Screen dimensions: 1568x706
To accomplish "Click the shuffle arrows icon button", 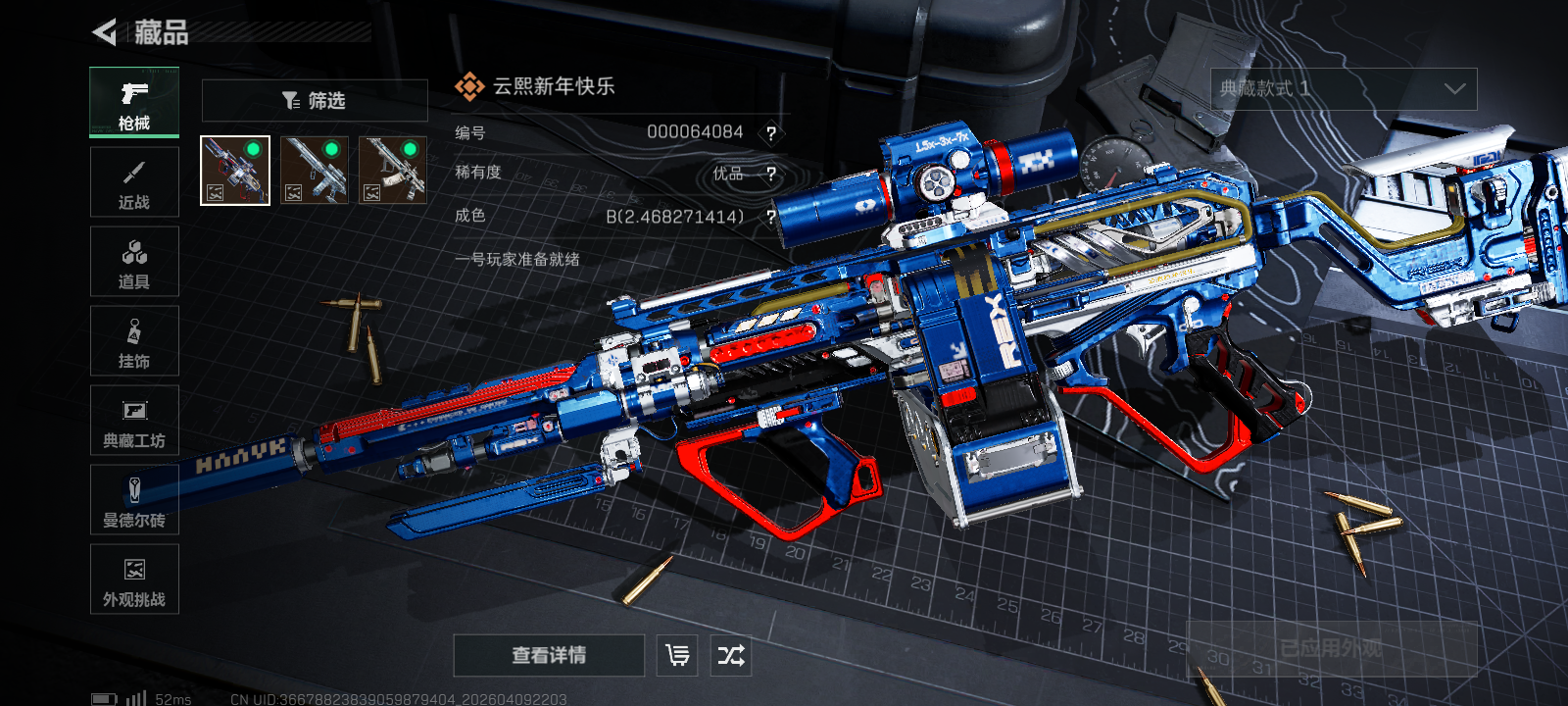I will pos(731,655).
